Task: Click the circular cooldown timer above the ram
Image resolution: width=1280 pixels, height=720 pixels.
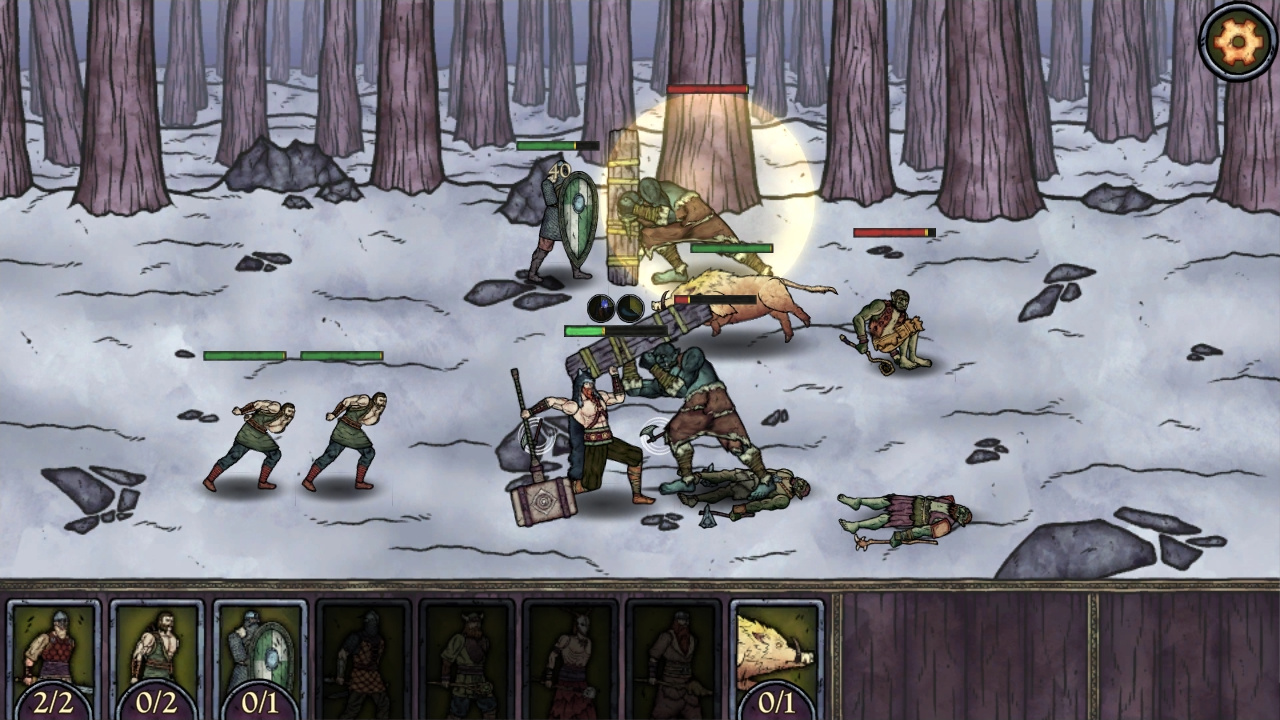Action: pos(629,307)
